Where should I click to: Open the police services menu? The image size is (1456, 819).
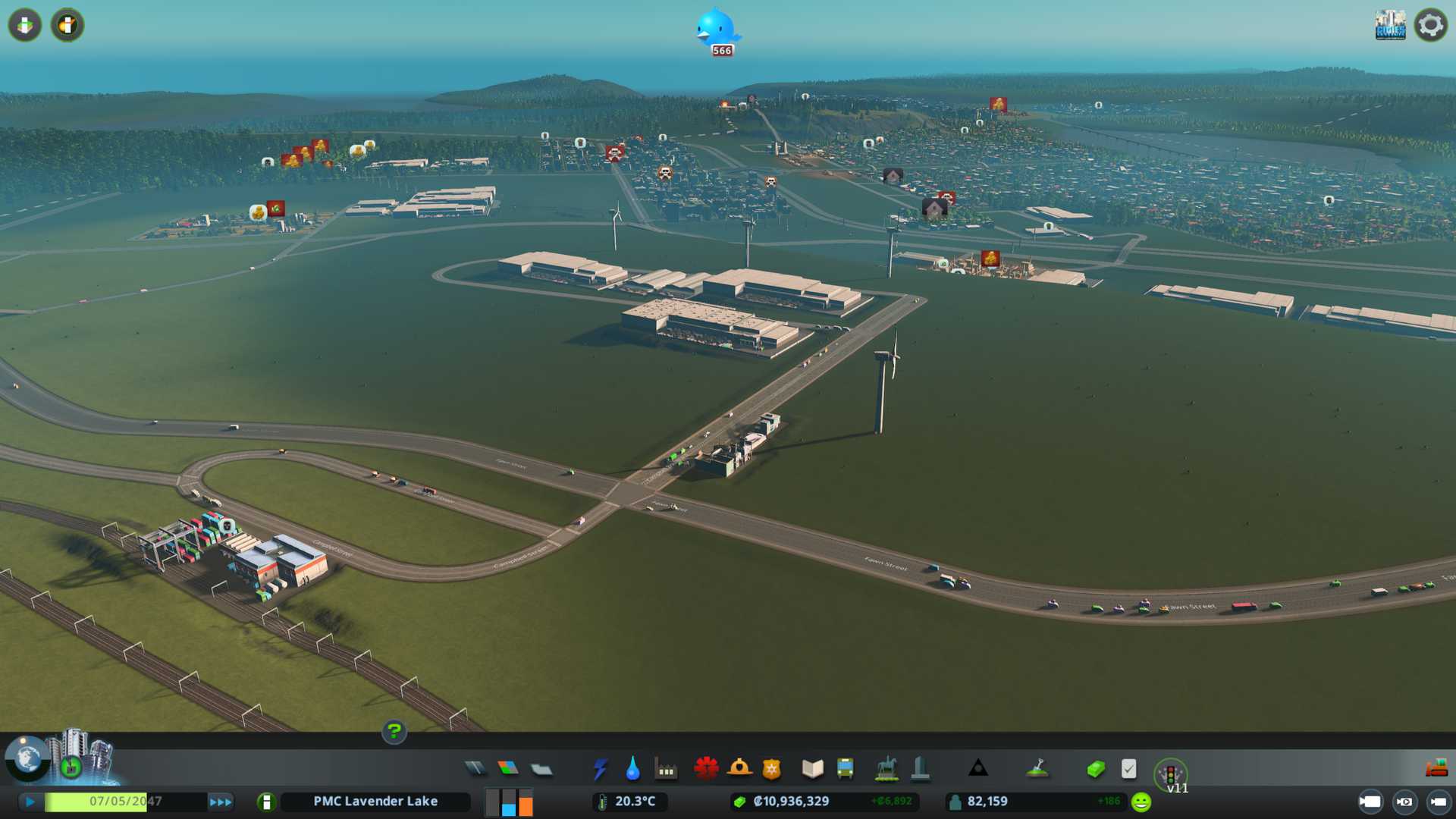click(x=771, y=769)
